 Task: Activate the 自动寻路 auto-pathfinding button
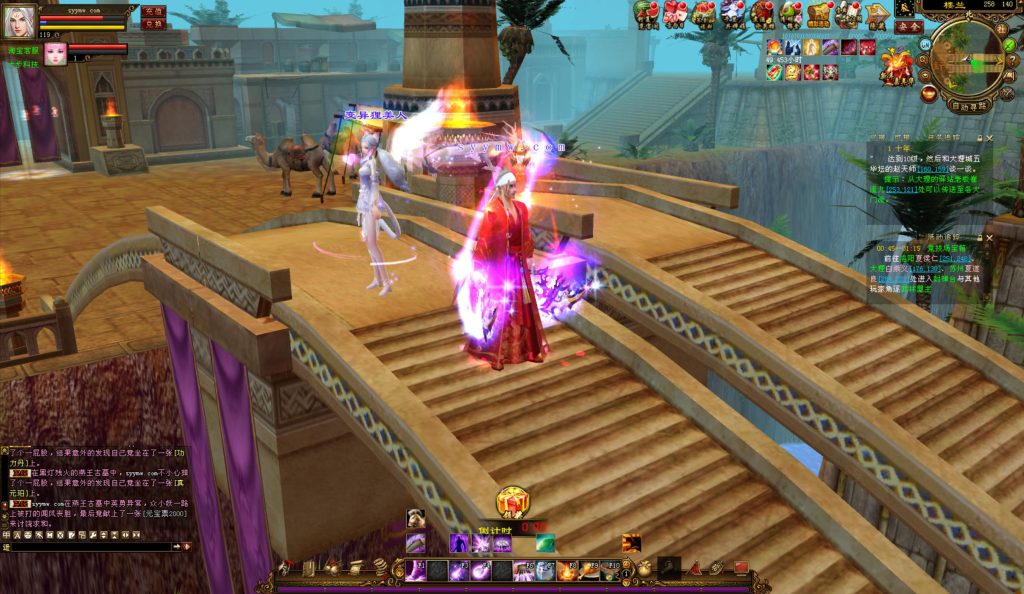[968, 105]
